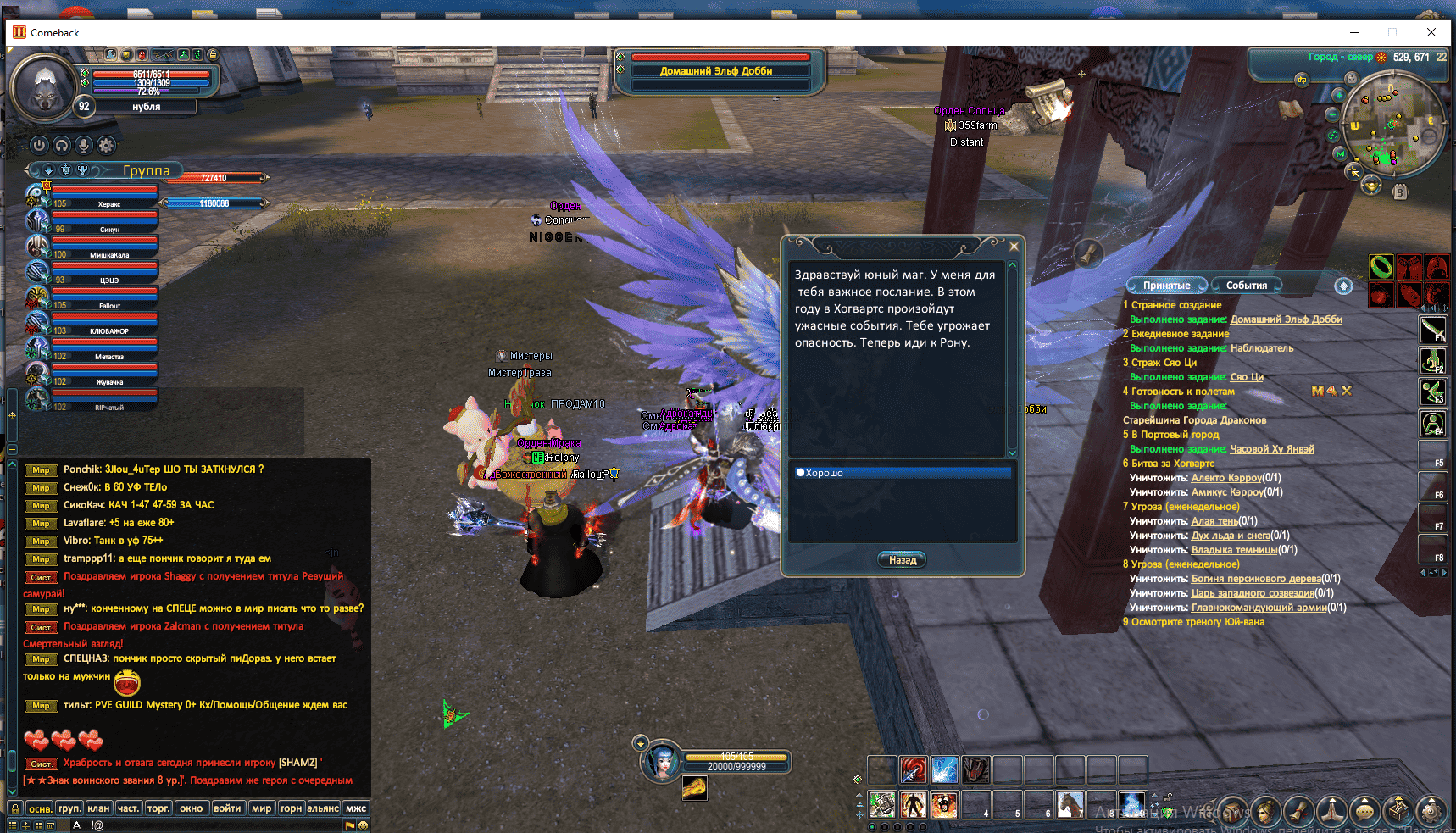Click the power button below the portrait
The image size is (1456, 833).
(x=40, y=145)
